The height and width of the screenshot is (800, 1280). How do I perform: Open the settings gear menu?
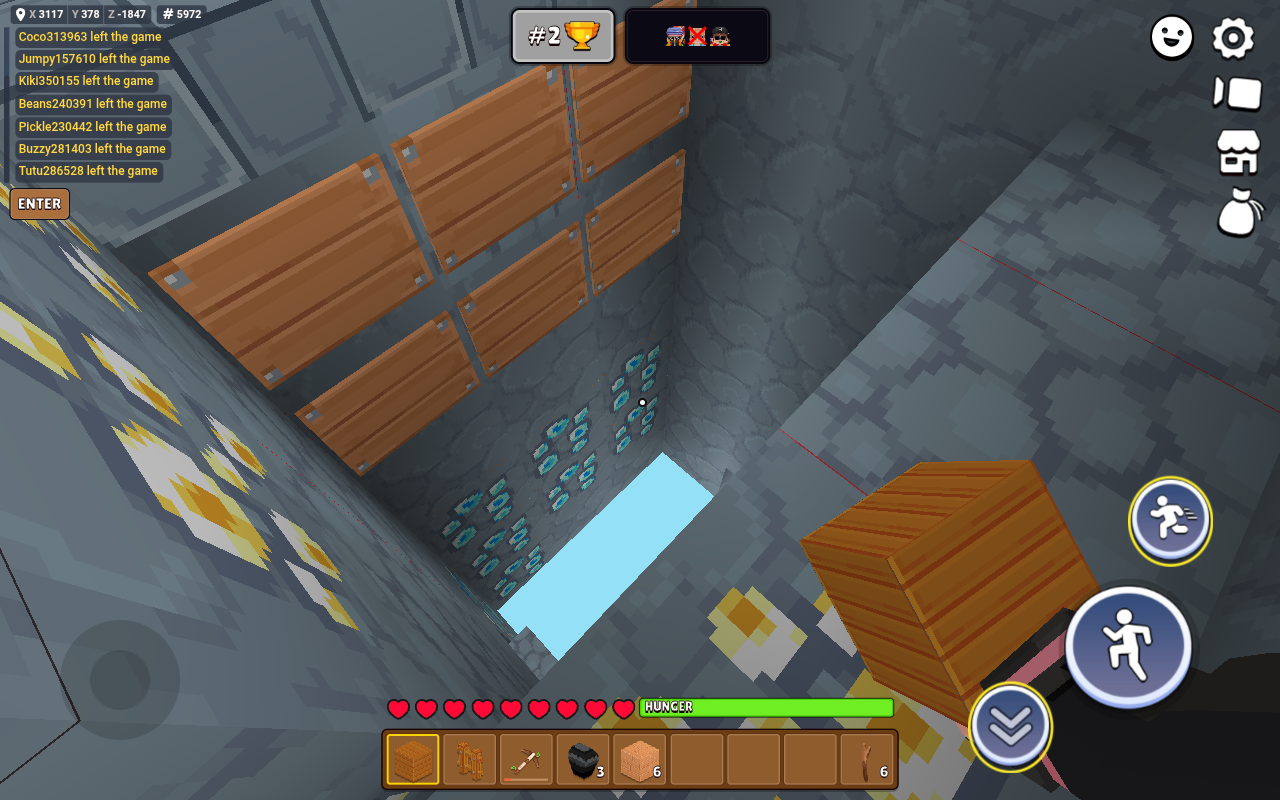tap(1233, 39)
